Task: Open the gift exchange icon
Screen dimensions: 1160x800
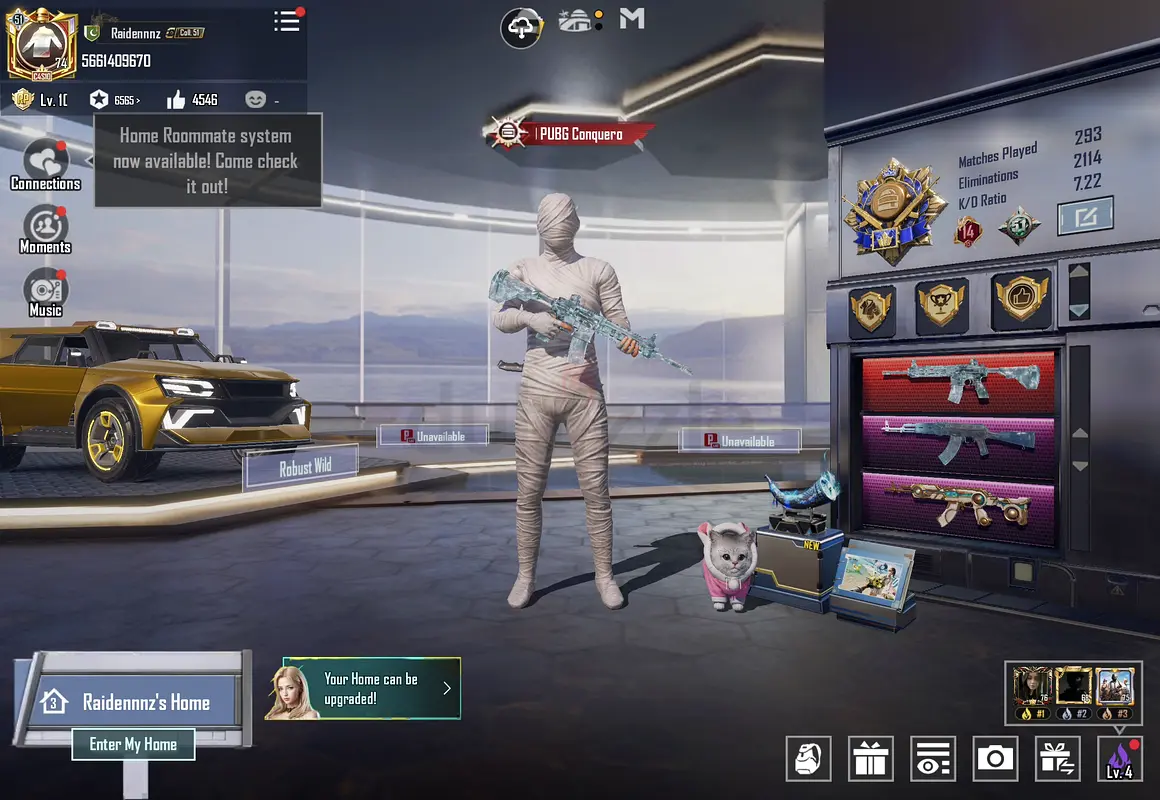Action: pyautogui.click(x=1057, y=759)
